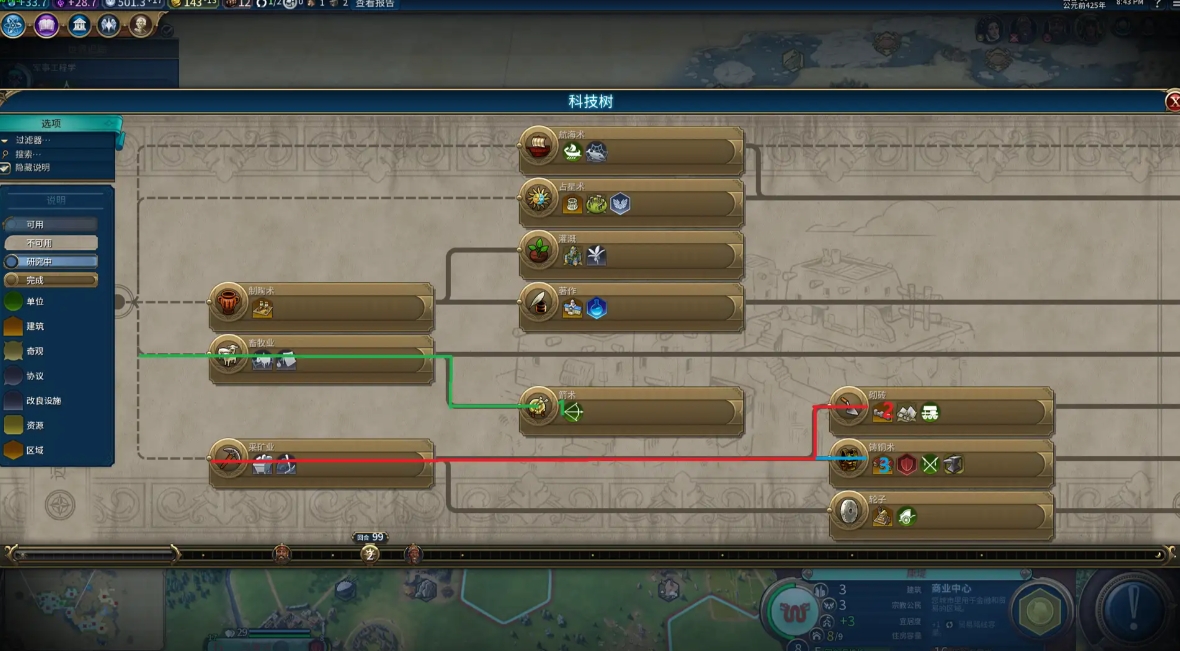Close the 科技树 tech tree window
This screenshot has width=1180, height=651.
coord(1172,102)
